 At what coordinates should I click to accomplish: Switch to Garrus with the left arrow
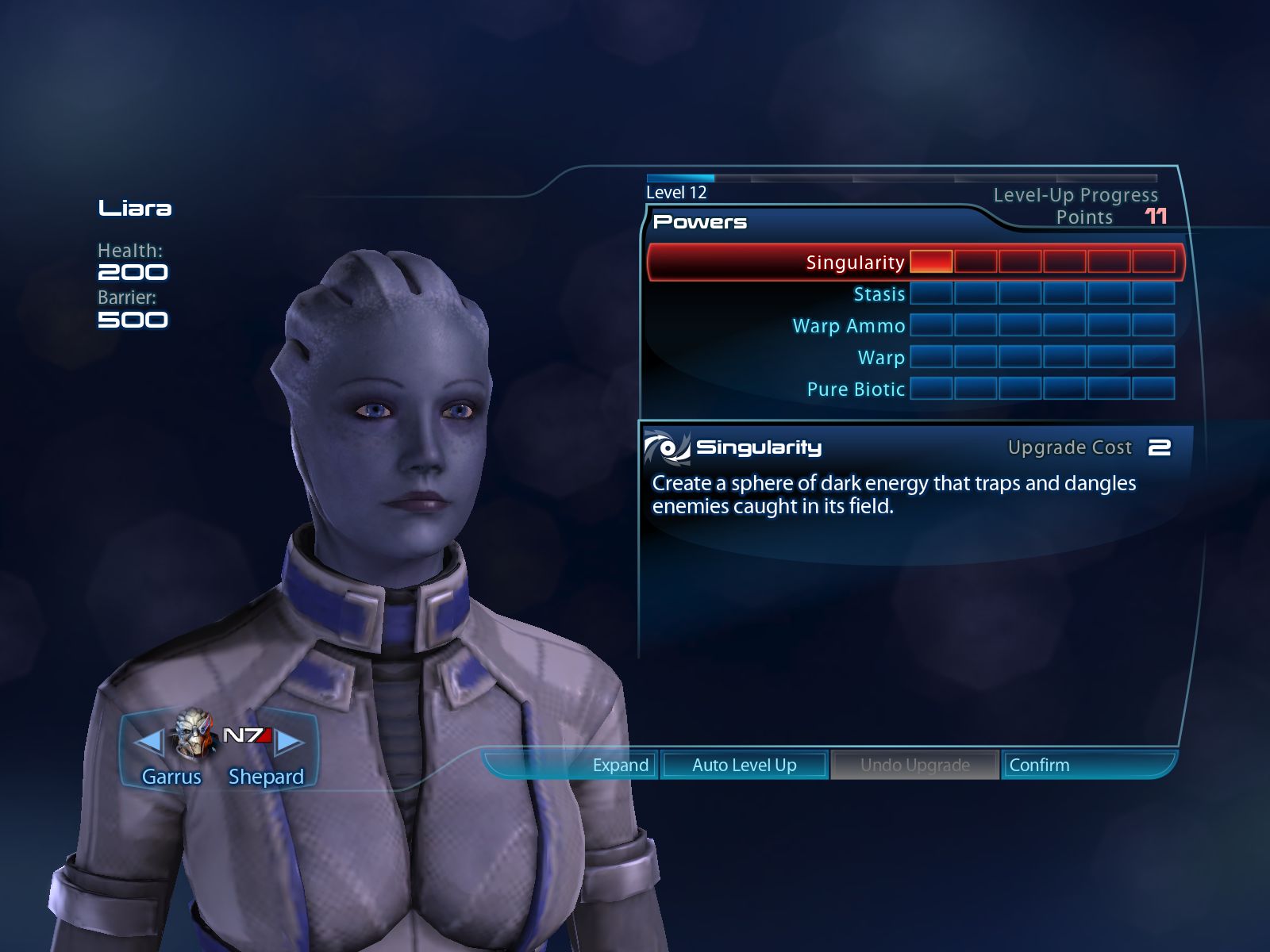pos(148,742)
